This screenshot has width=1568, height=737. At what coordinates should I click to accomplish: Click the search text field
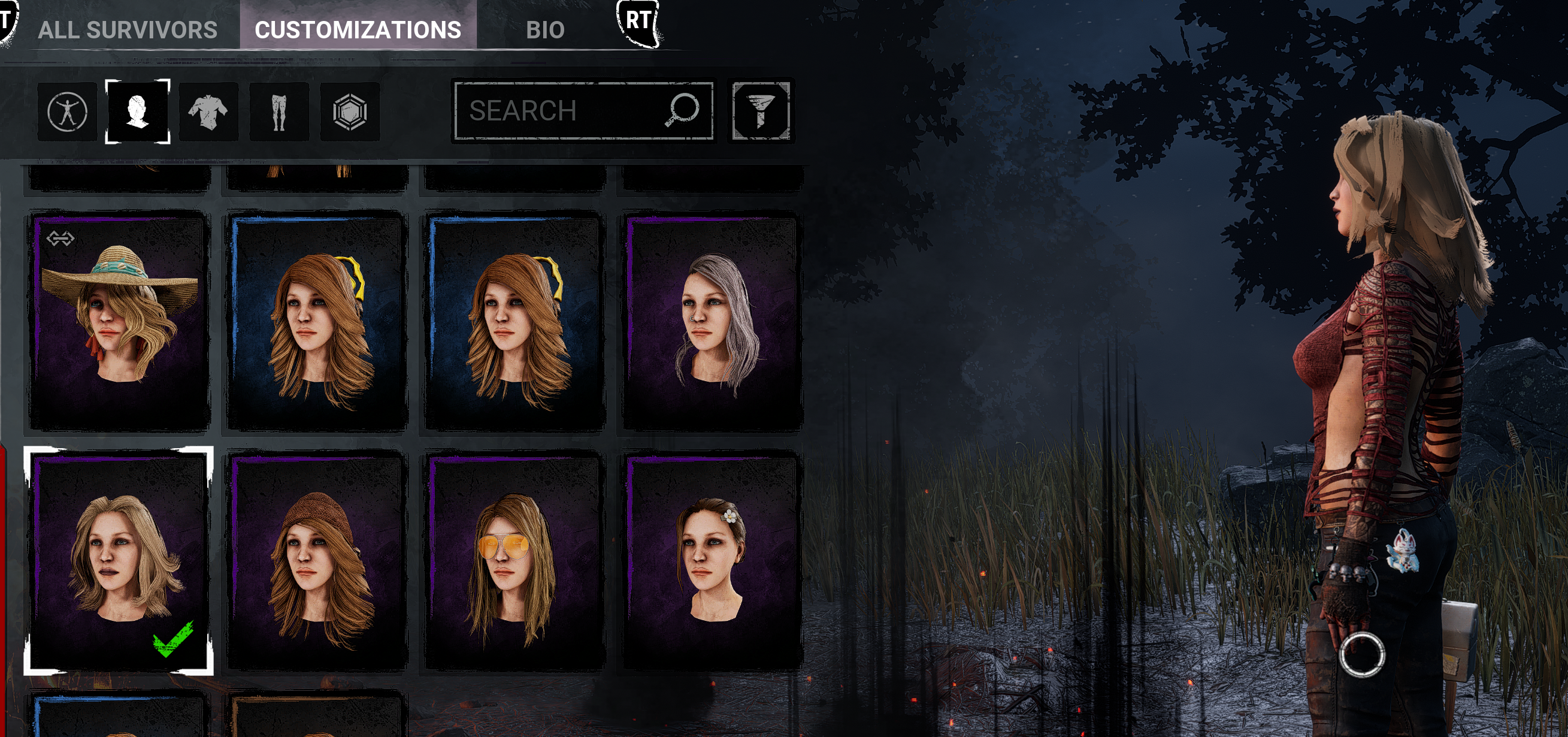[x=548, y=110]
